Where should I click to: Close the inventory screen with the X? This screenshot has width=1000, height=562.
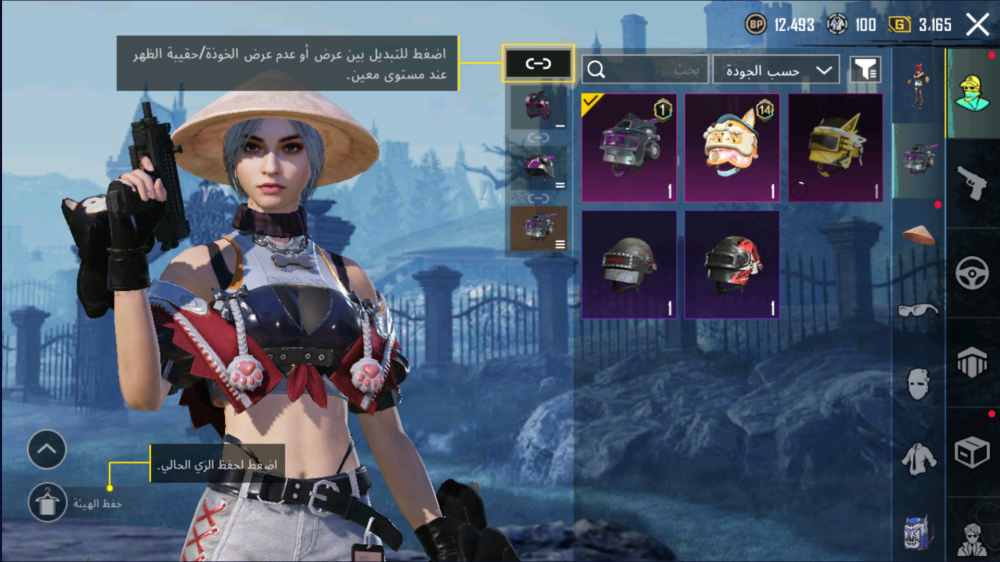click(977, 26)
